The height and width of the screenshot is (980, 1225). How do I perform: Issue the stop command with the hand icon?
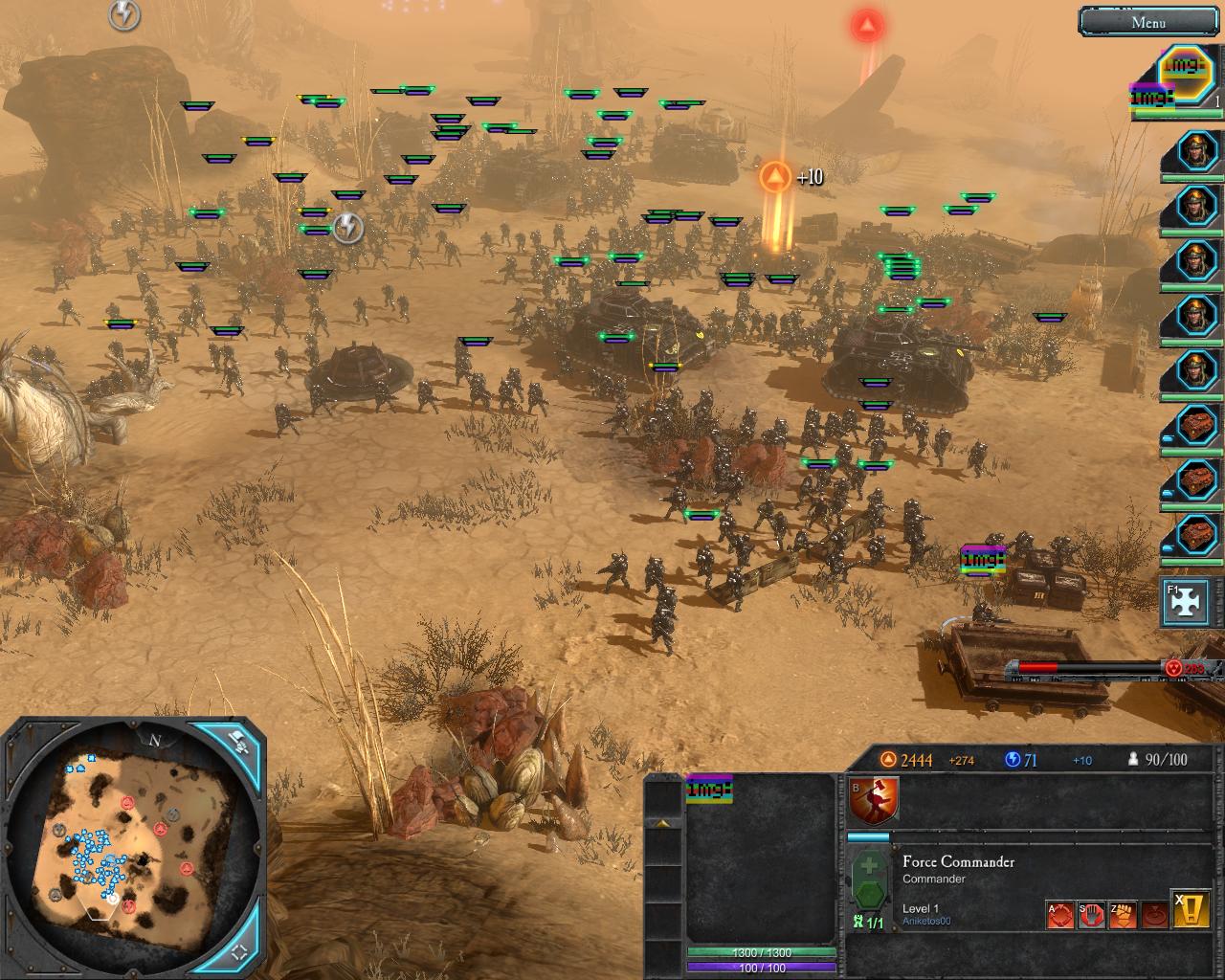click(1091, 915)
